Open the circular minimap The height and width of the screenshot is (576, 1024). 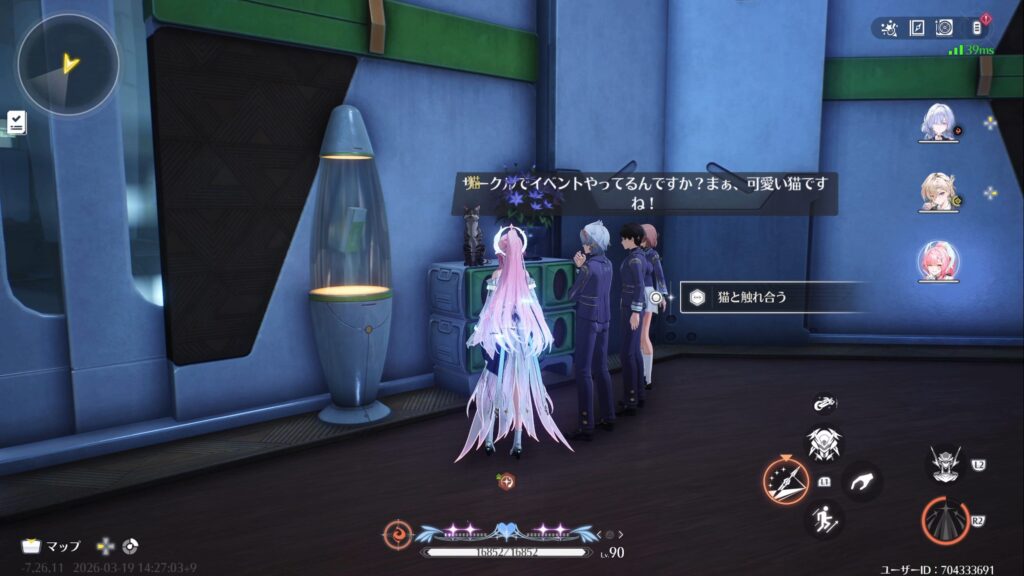[x=68, y=65]
